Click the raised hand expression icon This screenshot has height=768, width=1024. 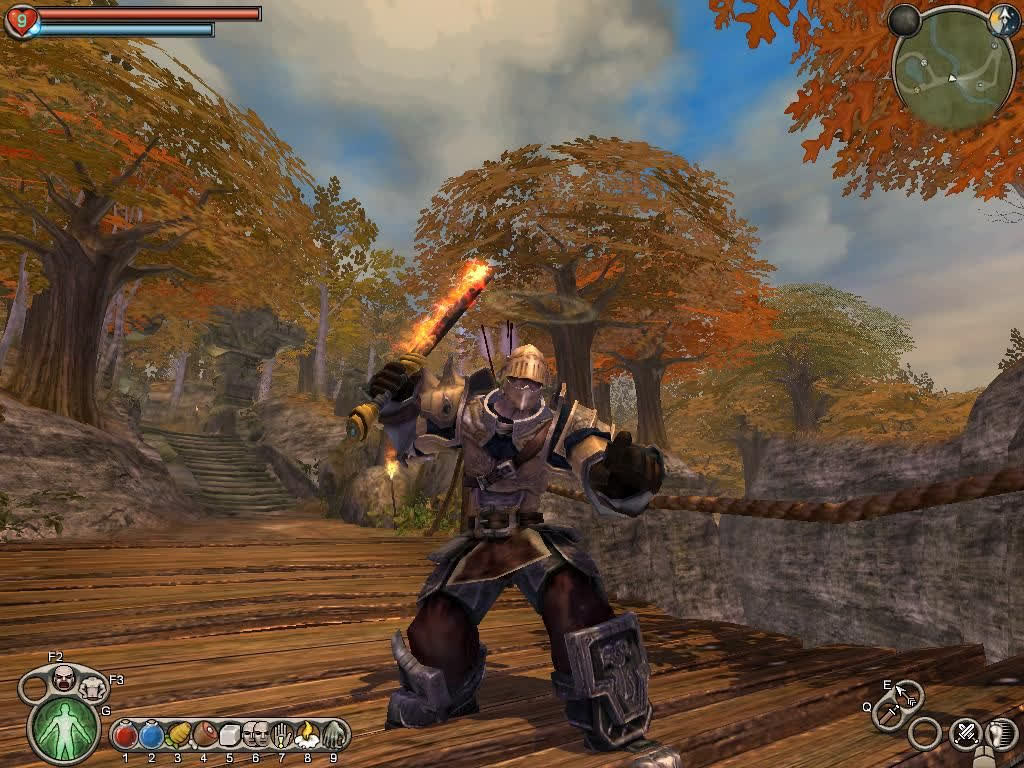coord(281,736)
